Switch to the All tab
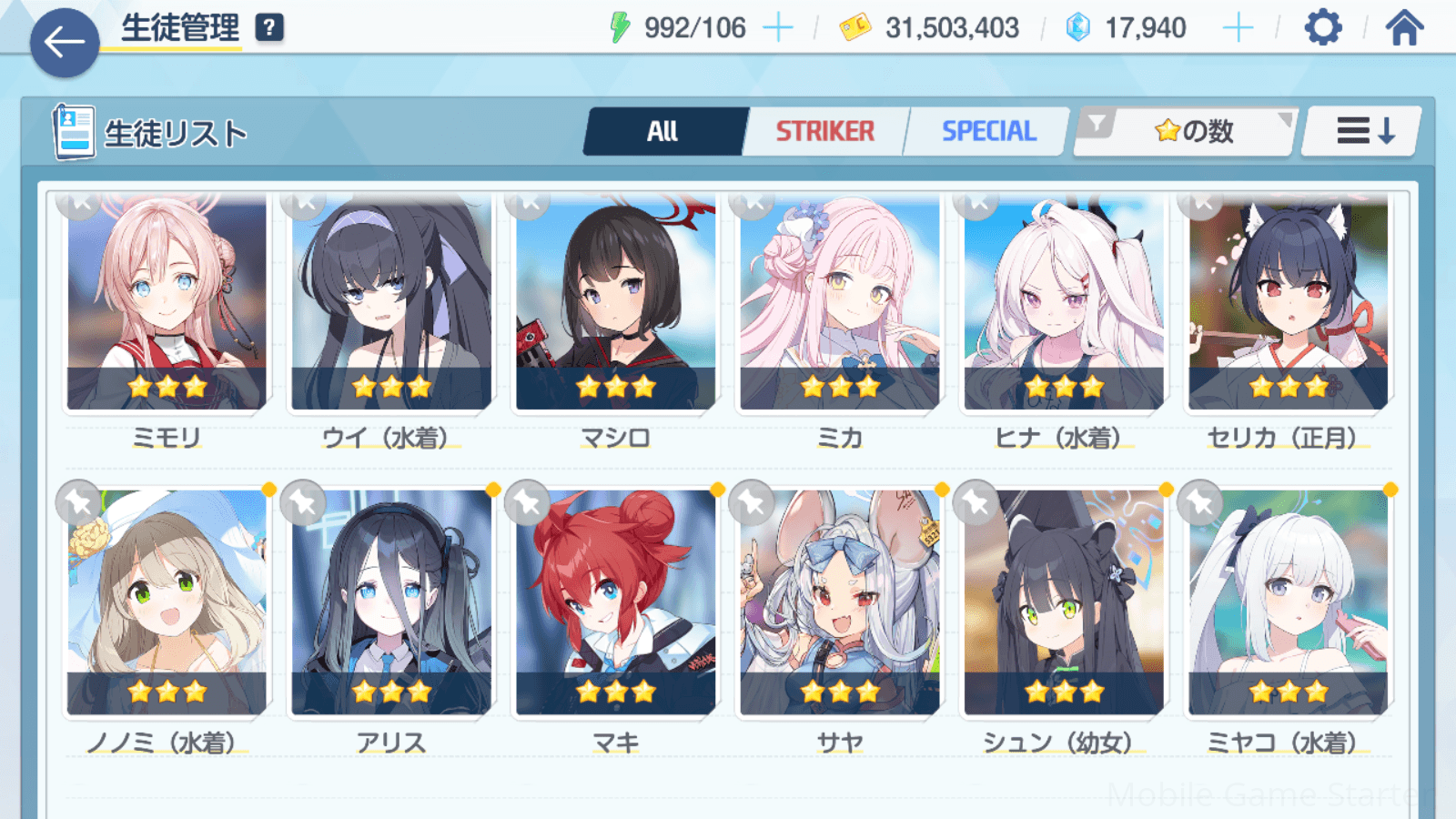1456x819 pixels. pyautogui.click(x=663, y=132)
